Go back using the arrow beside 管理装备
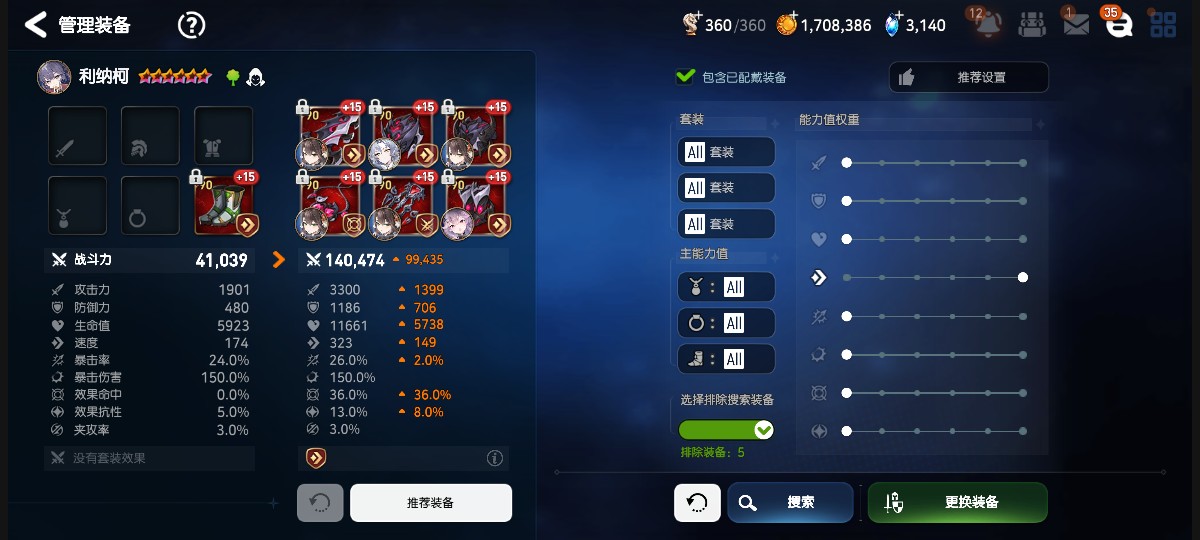 (36, 25)
